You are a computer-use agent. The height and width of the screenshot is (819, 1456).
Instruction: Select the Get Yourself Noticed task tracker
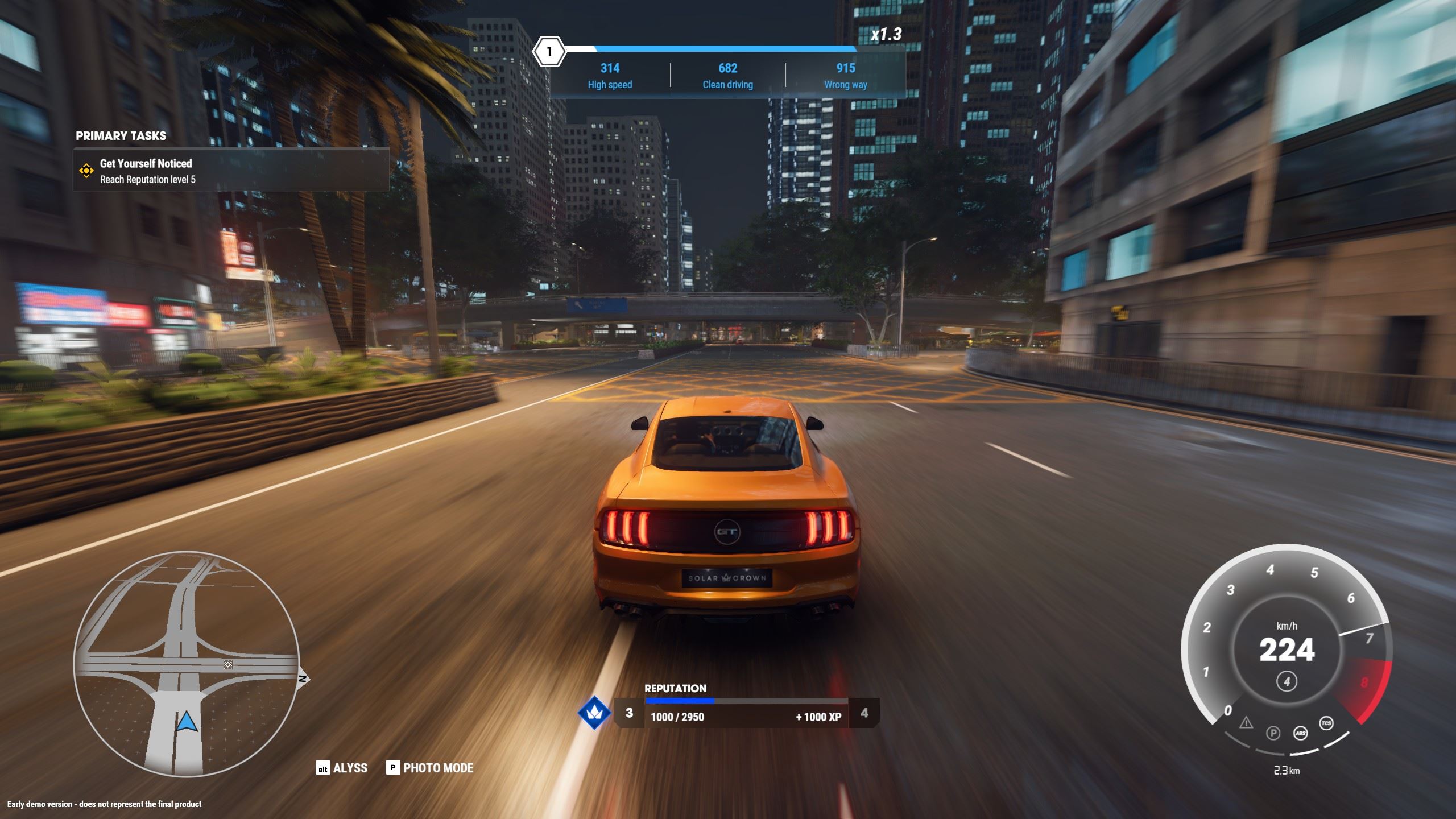[231, 171]
